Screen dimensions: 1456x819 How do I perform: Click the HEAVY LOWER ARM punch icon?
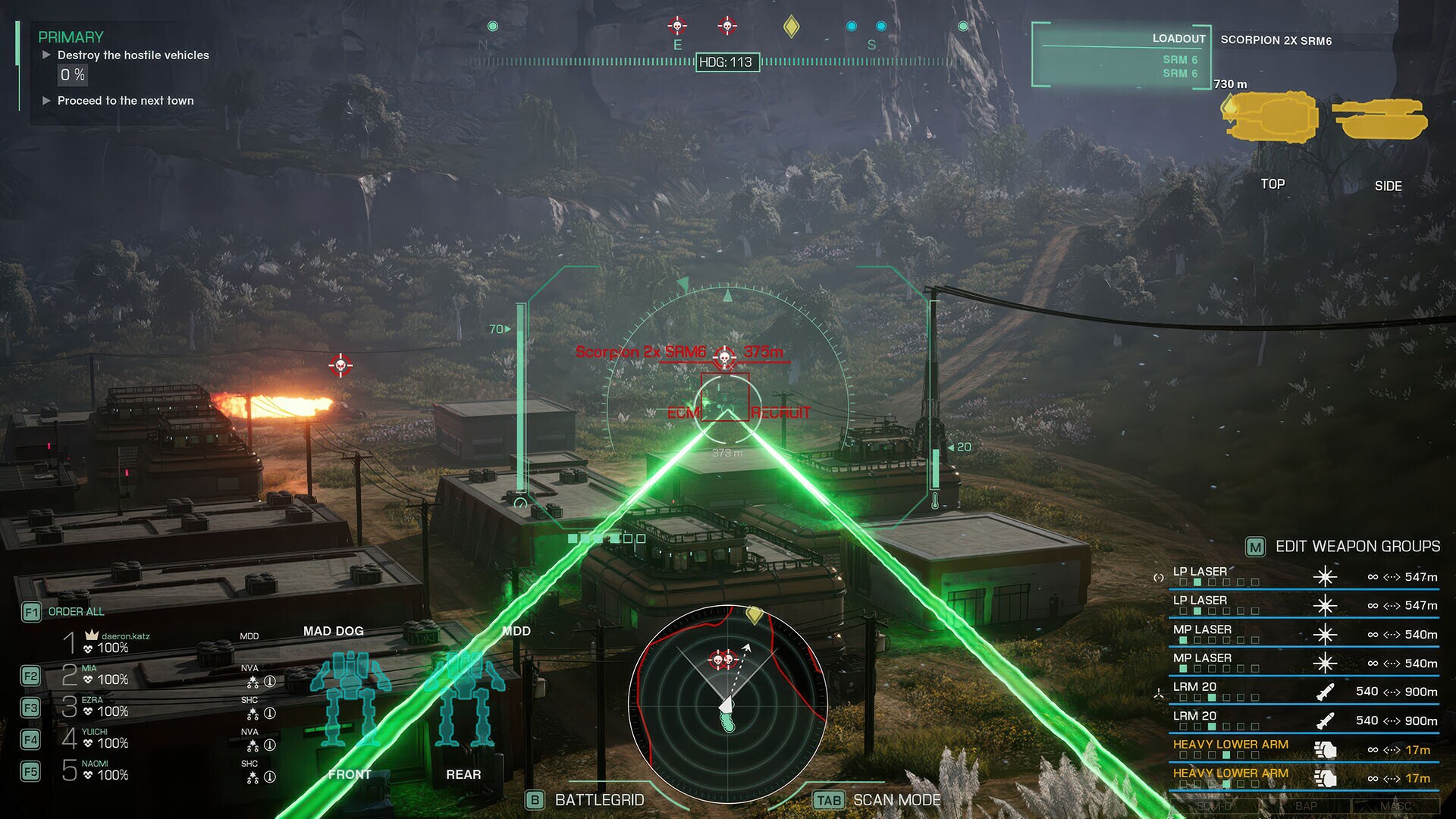click(1325, 750)
